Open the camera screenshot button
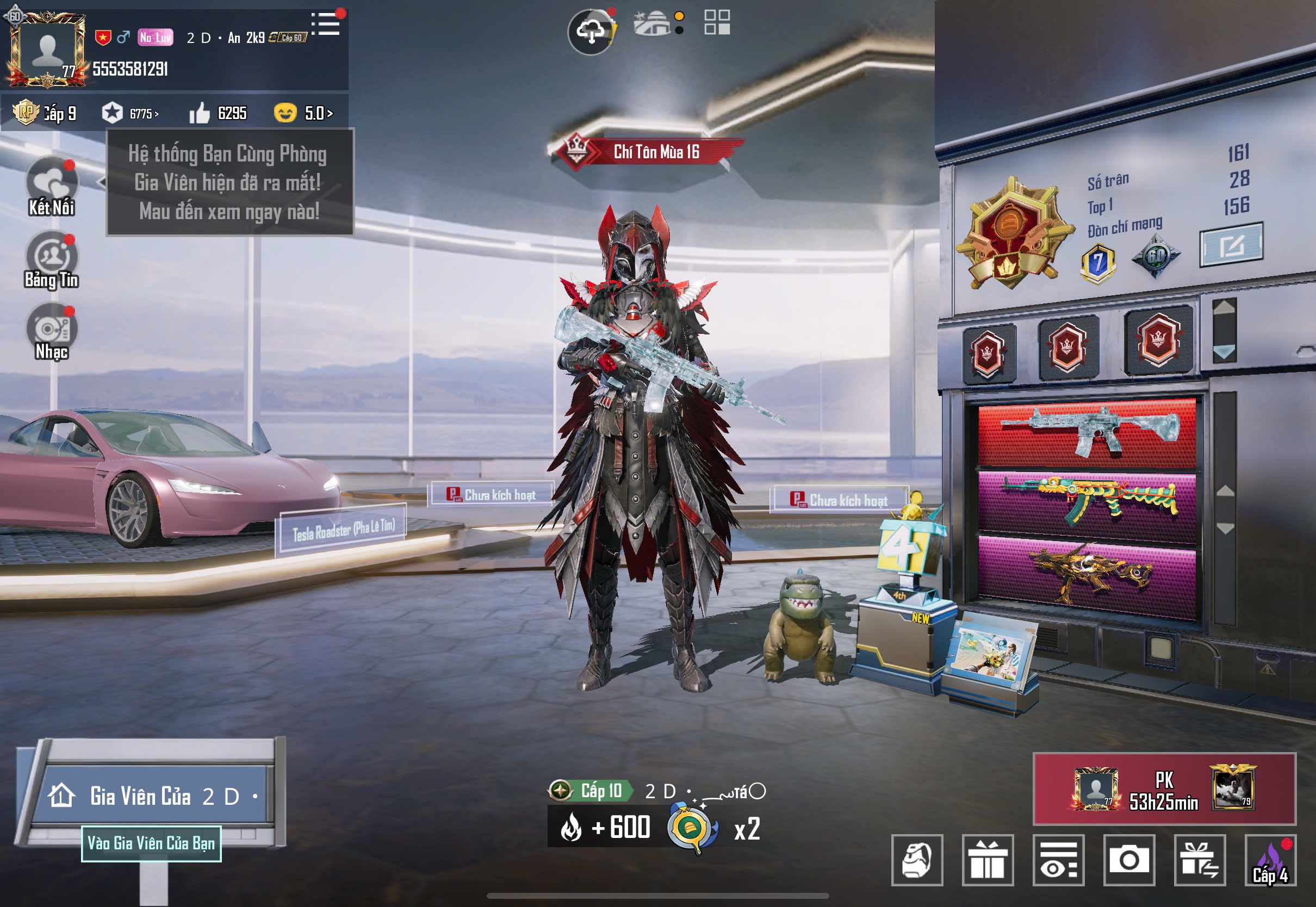Image resolution: width=1316 pixels, height=907 pixels. [x=1128, y=859]
